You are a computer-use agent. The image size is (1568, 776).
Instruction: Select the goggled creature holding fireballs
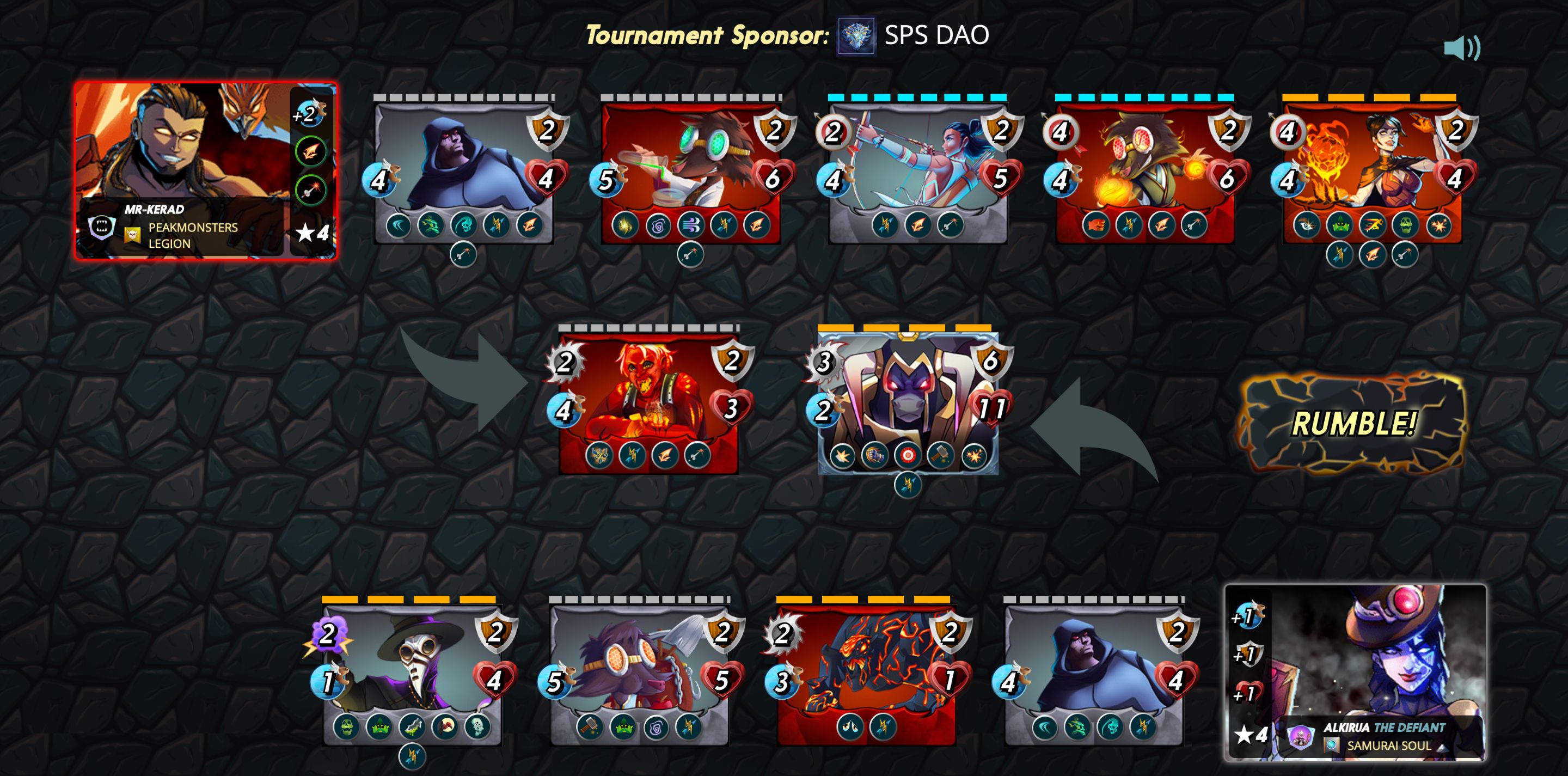1145,170
